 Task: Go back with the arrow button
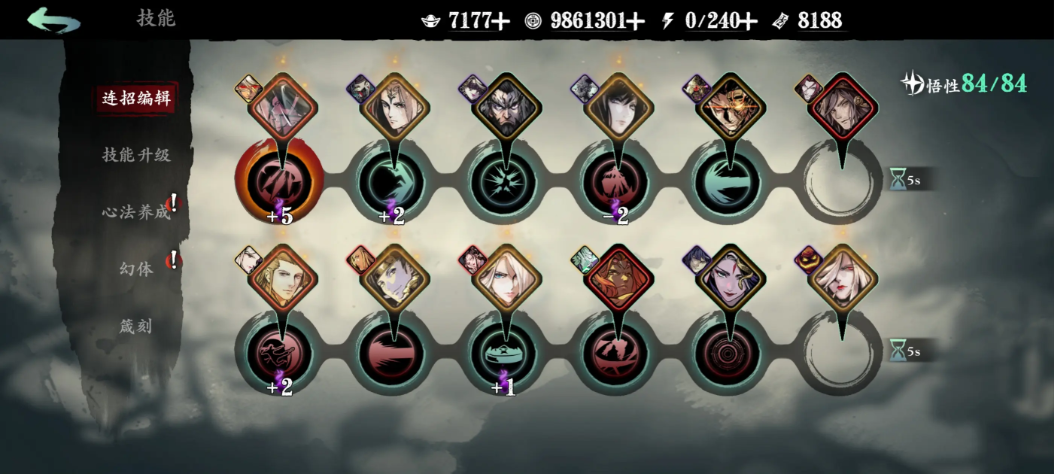pos(53,19)
